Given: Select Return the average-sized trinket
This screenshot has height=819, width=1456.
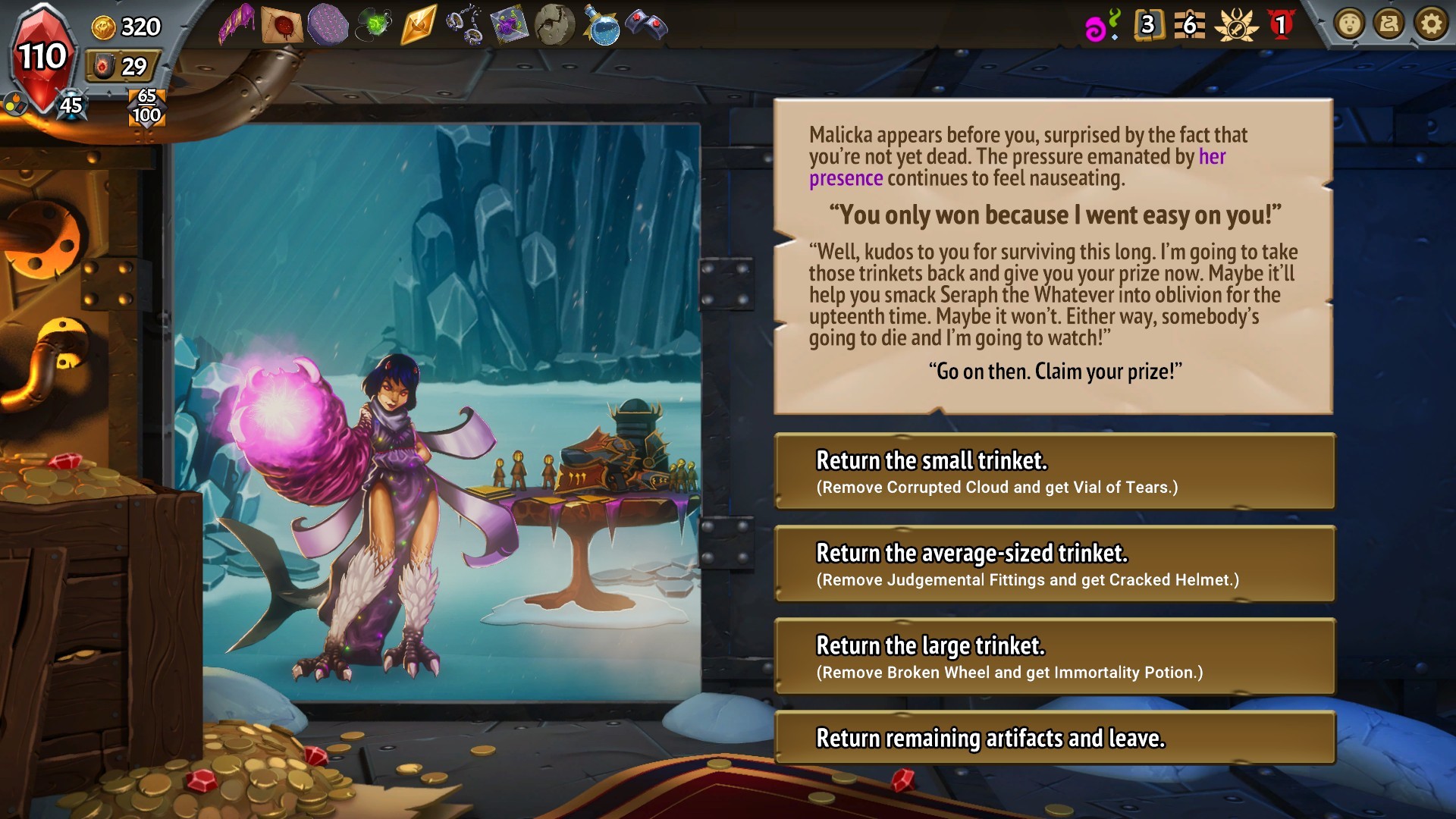Looking at the screenshot, I should tap(1054, 564).
